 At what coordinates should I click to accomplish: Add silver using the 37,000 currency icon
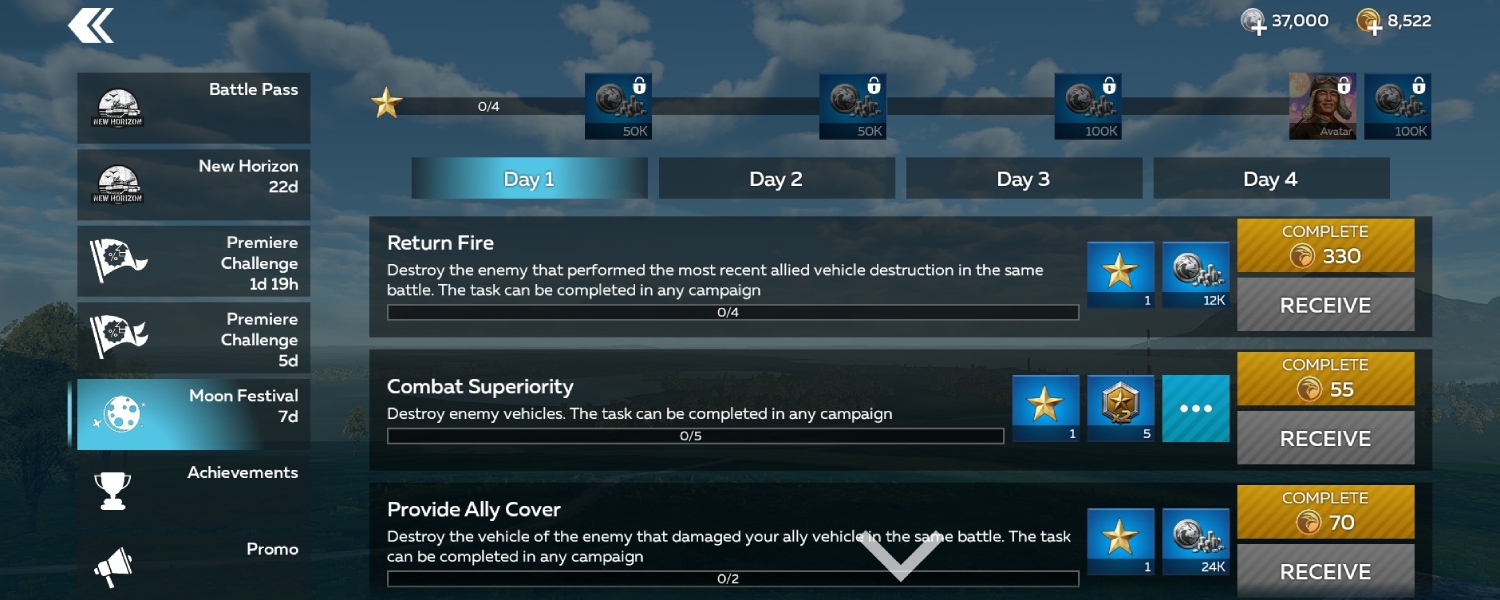(1254, 22)
